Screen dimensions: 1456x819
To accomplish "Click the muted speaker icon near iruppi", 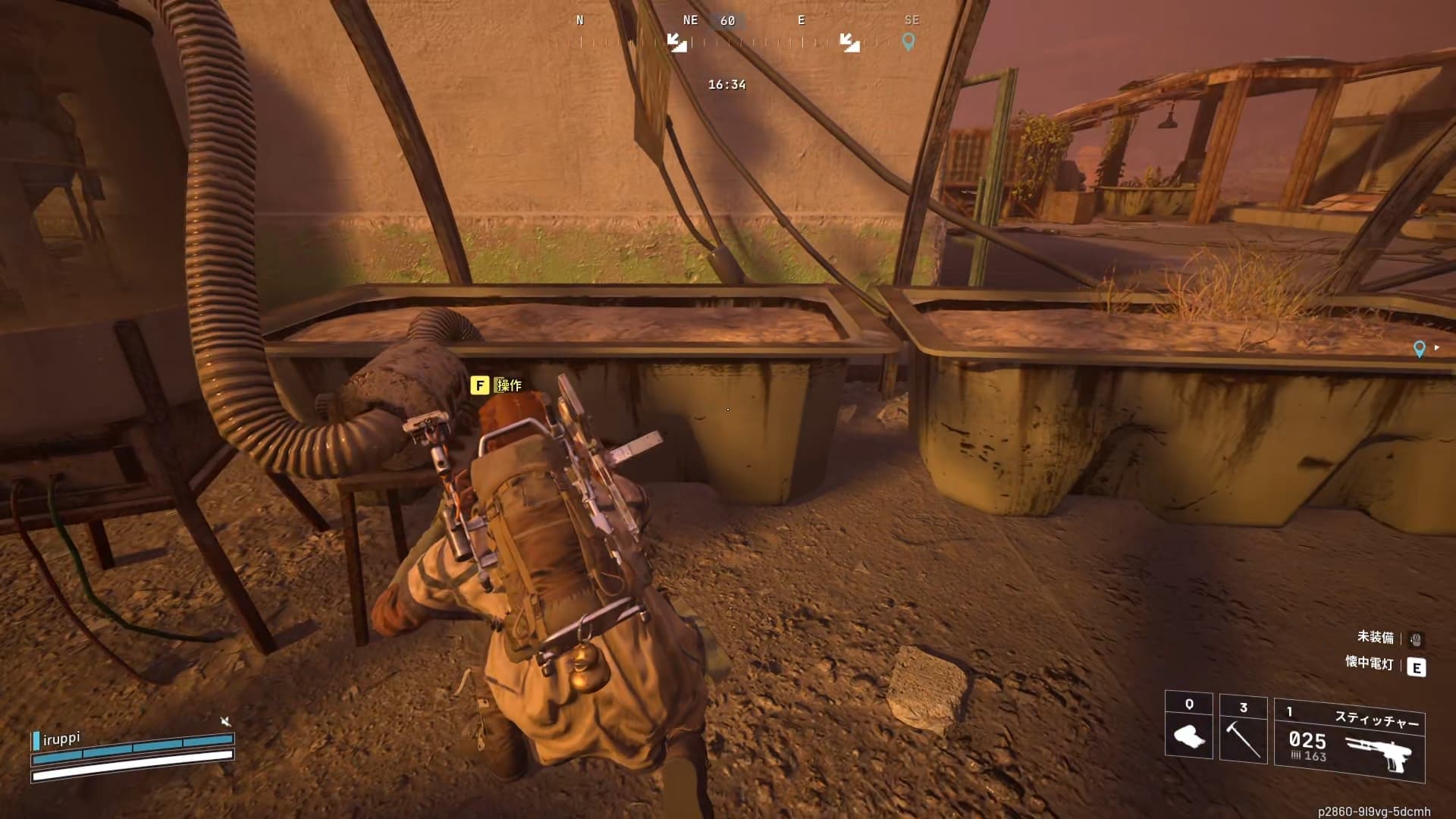I will (x=225, y=721).
